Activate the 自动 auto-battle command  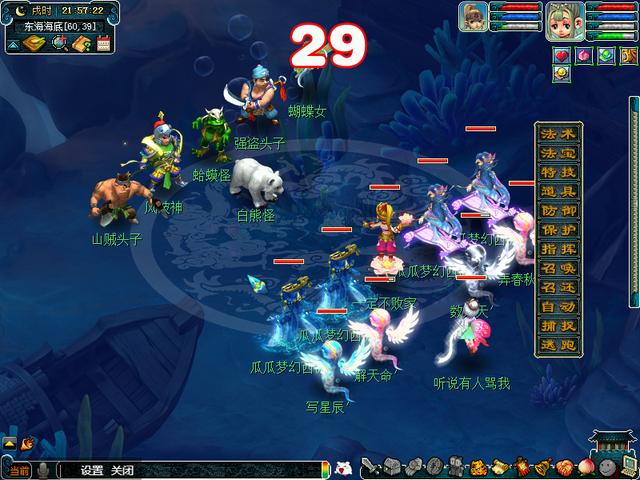[559, 305]
